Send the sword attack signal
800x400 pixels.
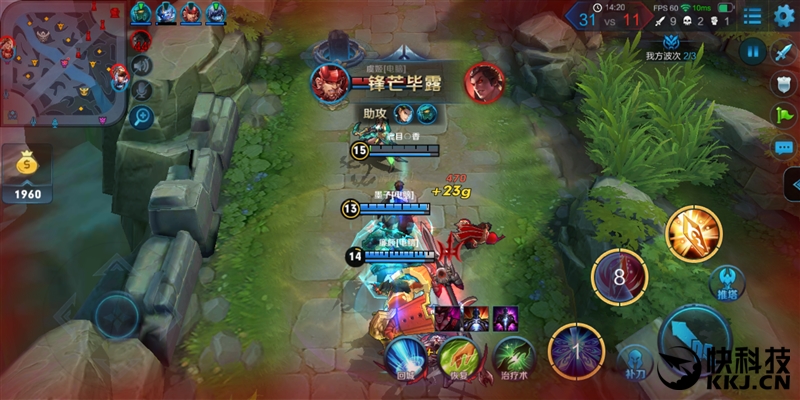coord(784,53)
